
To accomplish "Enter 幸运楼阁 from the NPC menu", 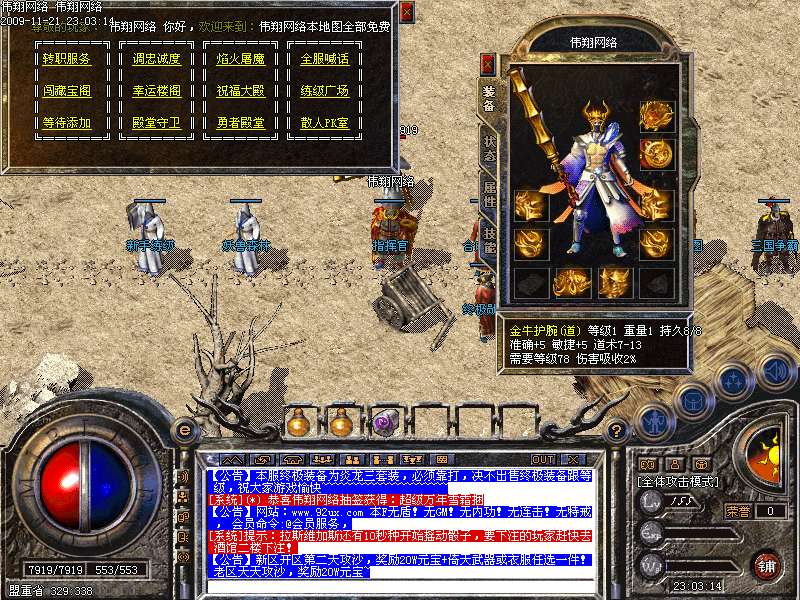I will coord(157,91).
